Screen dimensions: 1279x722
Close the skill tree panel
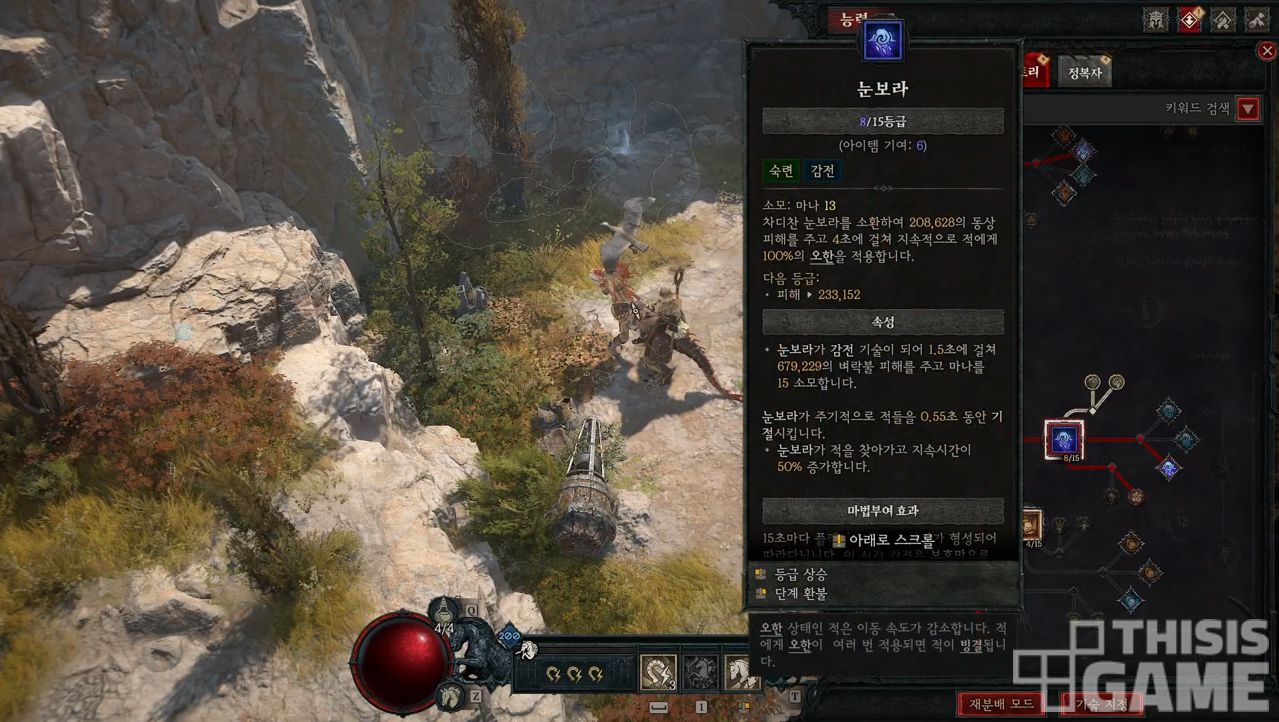point(1267,51)
